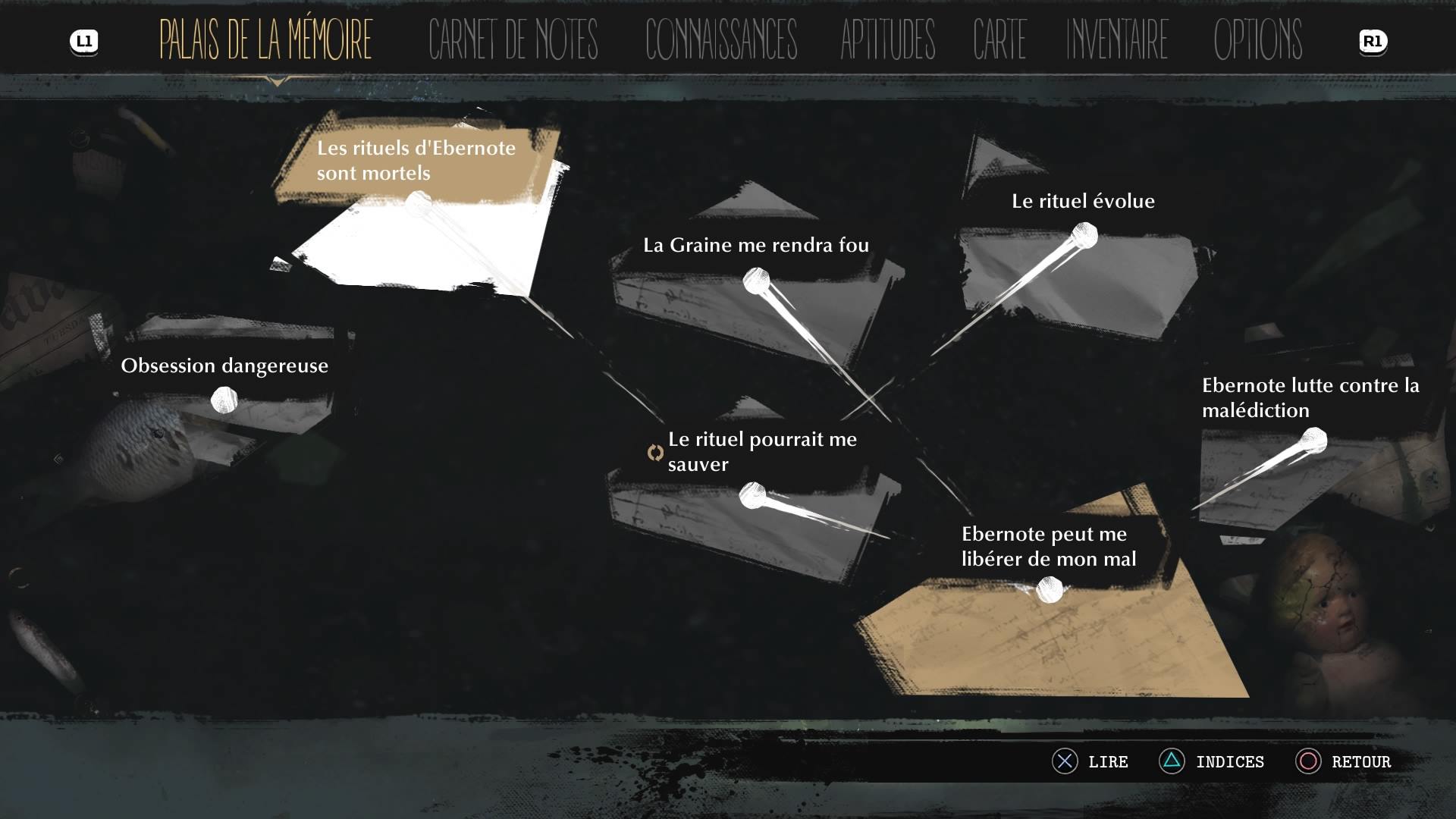Select 'Ebernote peut me libérer de mon mal'

(x=1048, y=547)
